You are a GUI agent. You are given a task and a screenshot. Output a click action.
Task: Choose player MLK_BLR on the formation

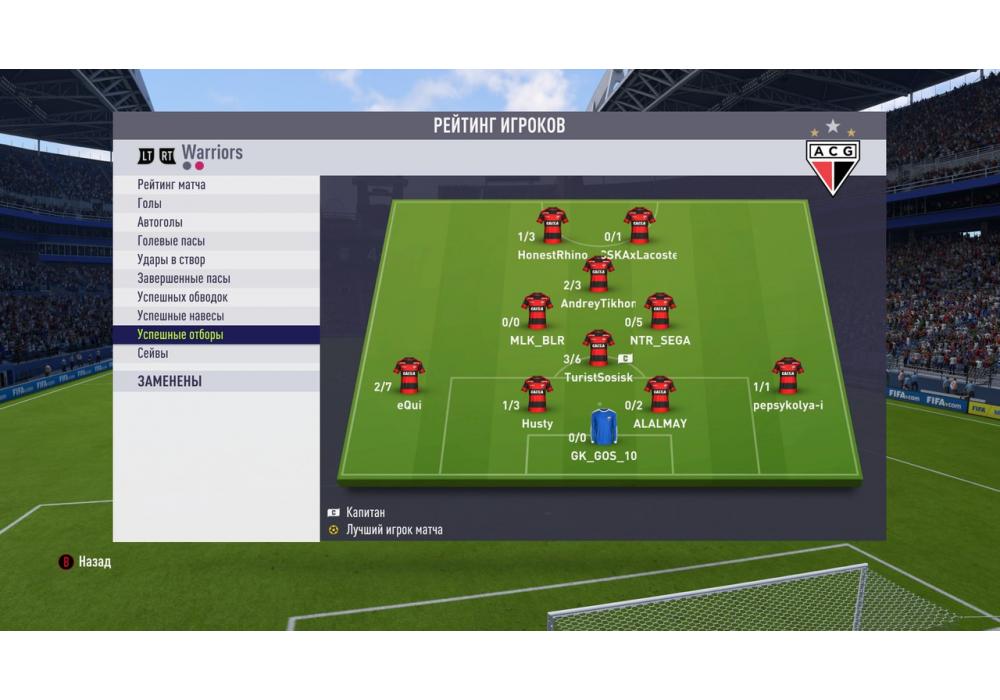pyautogui.click(x=537, y=311)
